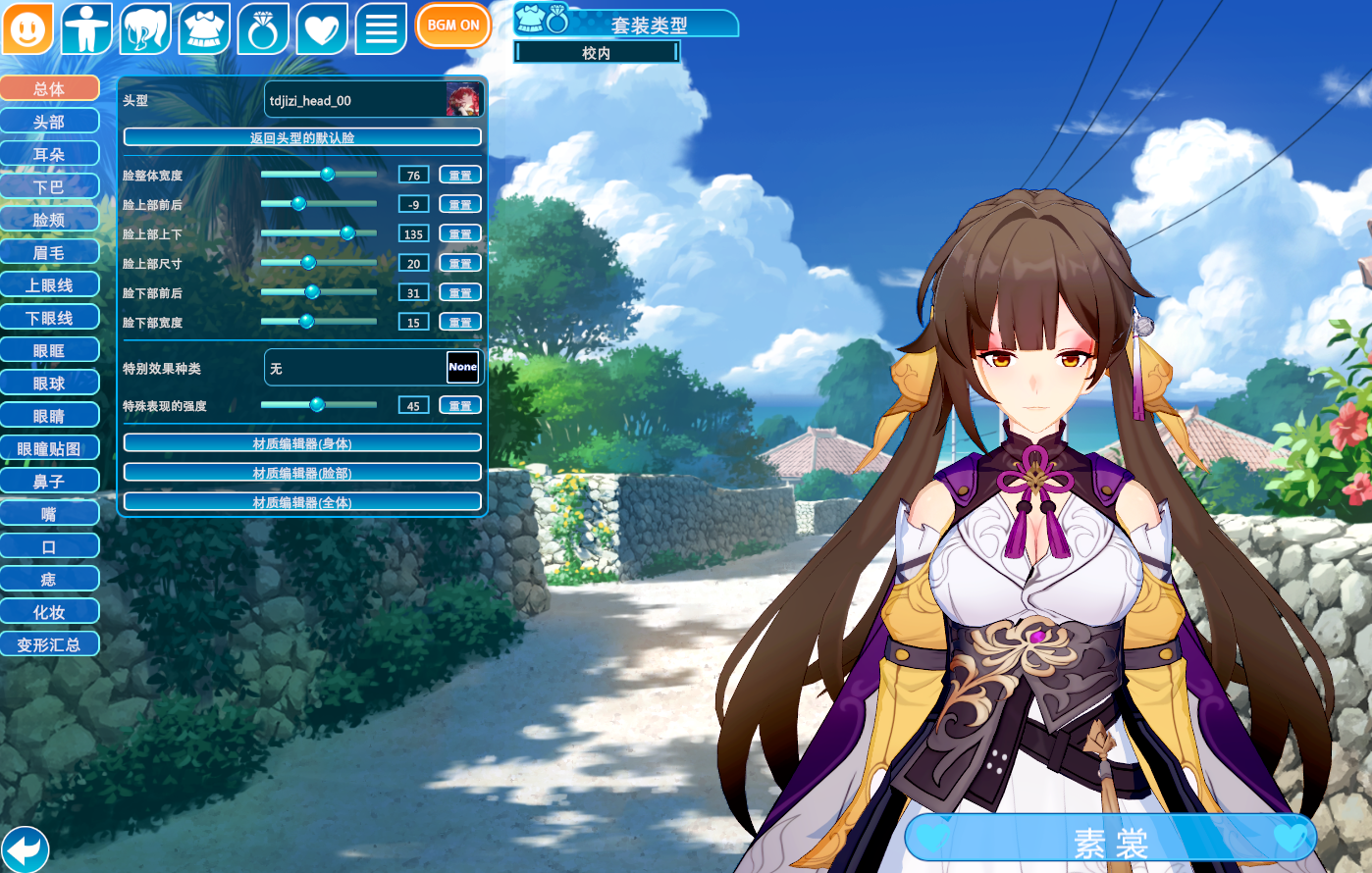1372x873 pixels.
Task: Open the 校内 outfit type dropdown
Action: (597, 53)
